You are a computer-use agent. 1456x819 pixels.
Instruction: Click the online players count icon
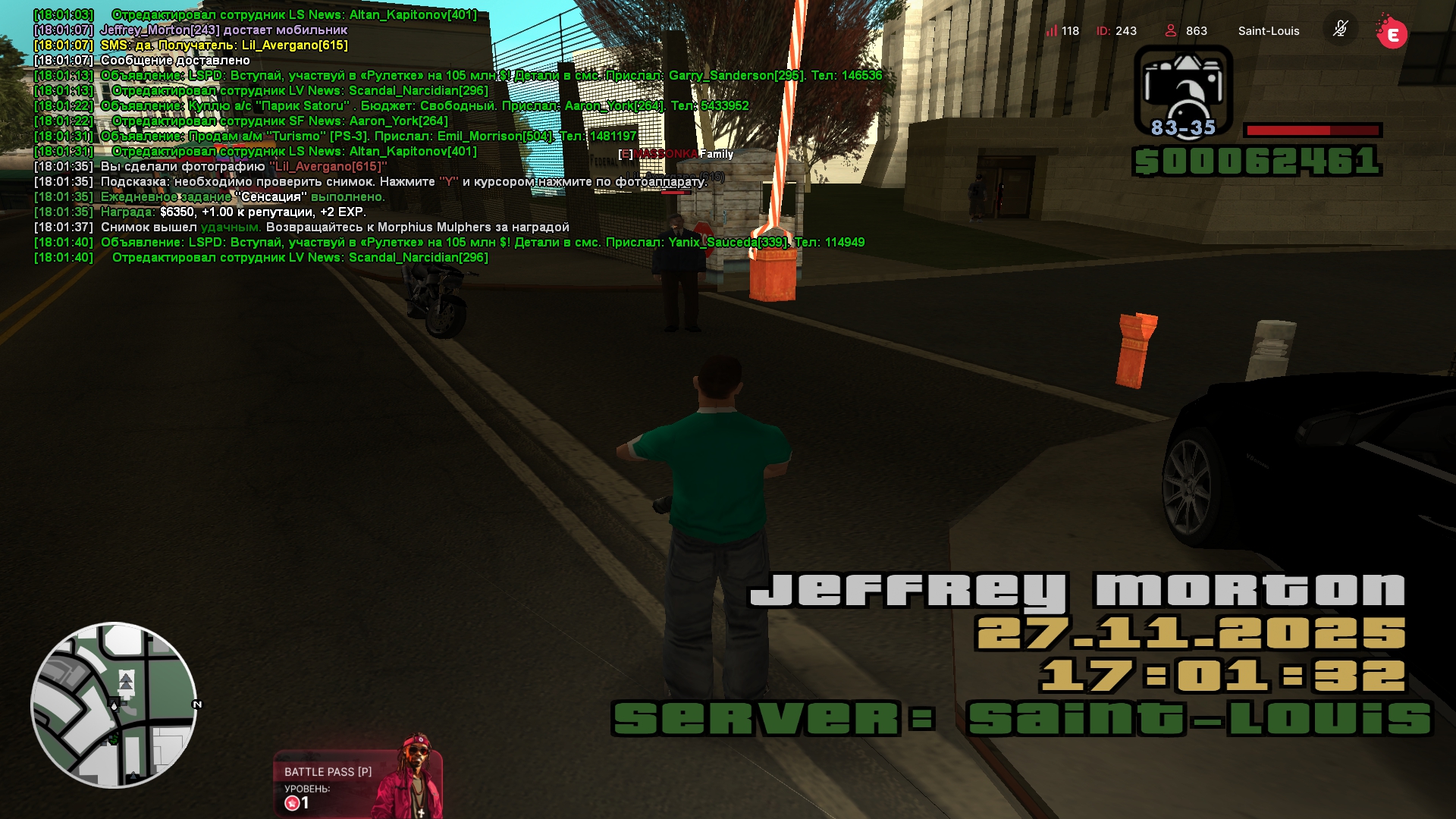point(1171,31)
